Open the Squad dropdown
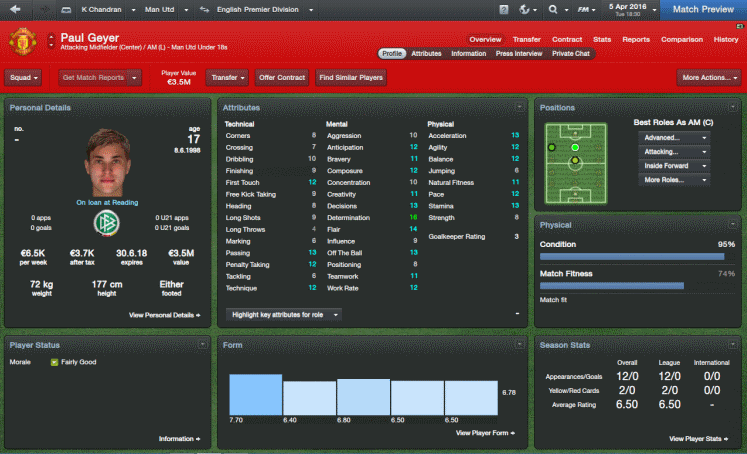The image size is (747, 454). point(23,77)
